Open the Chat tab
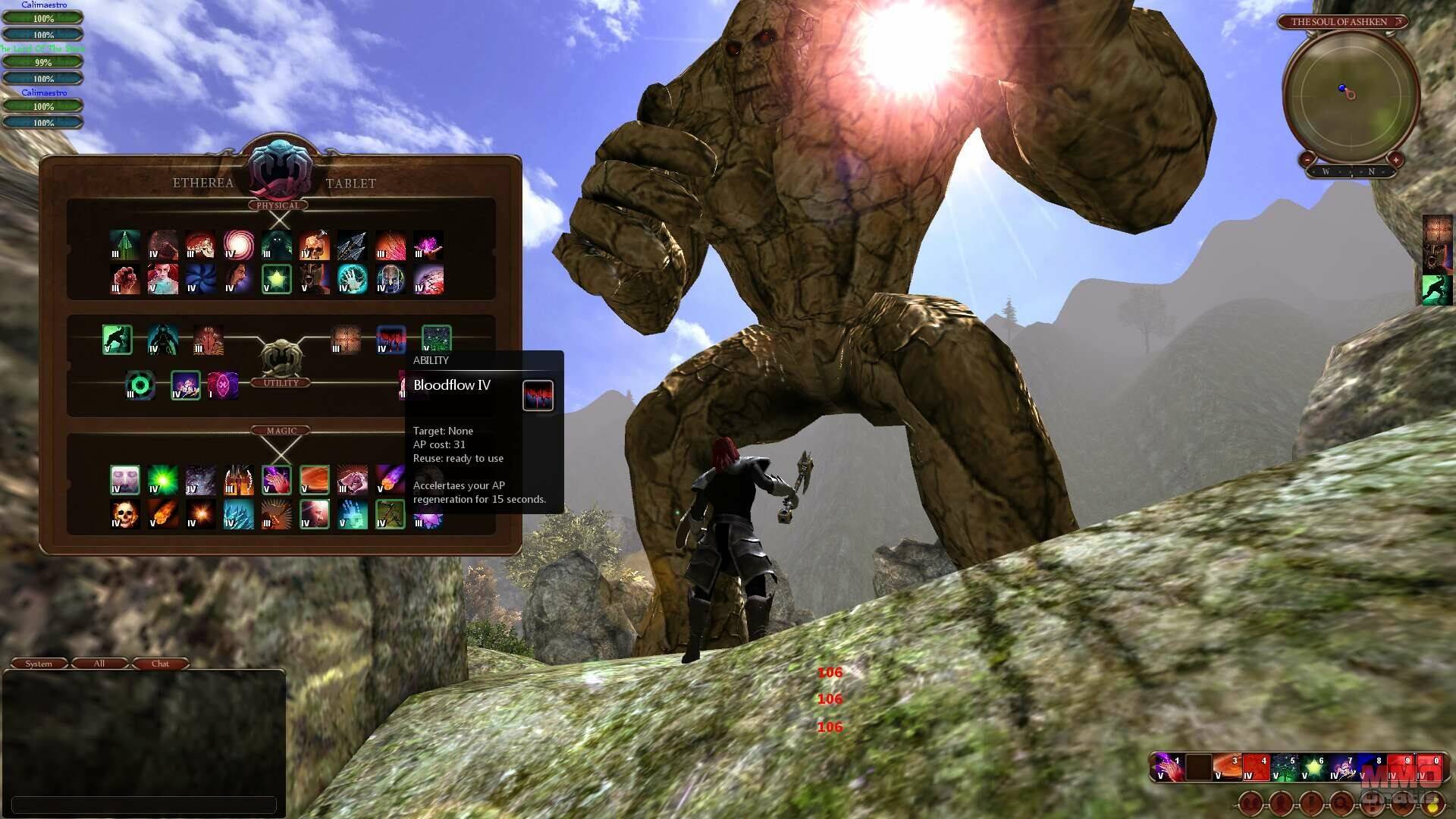 160,664
